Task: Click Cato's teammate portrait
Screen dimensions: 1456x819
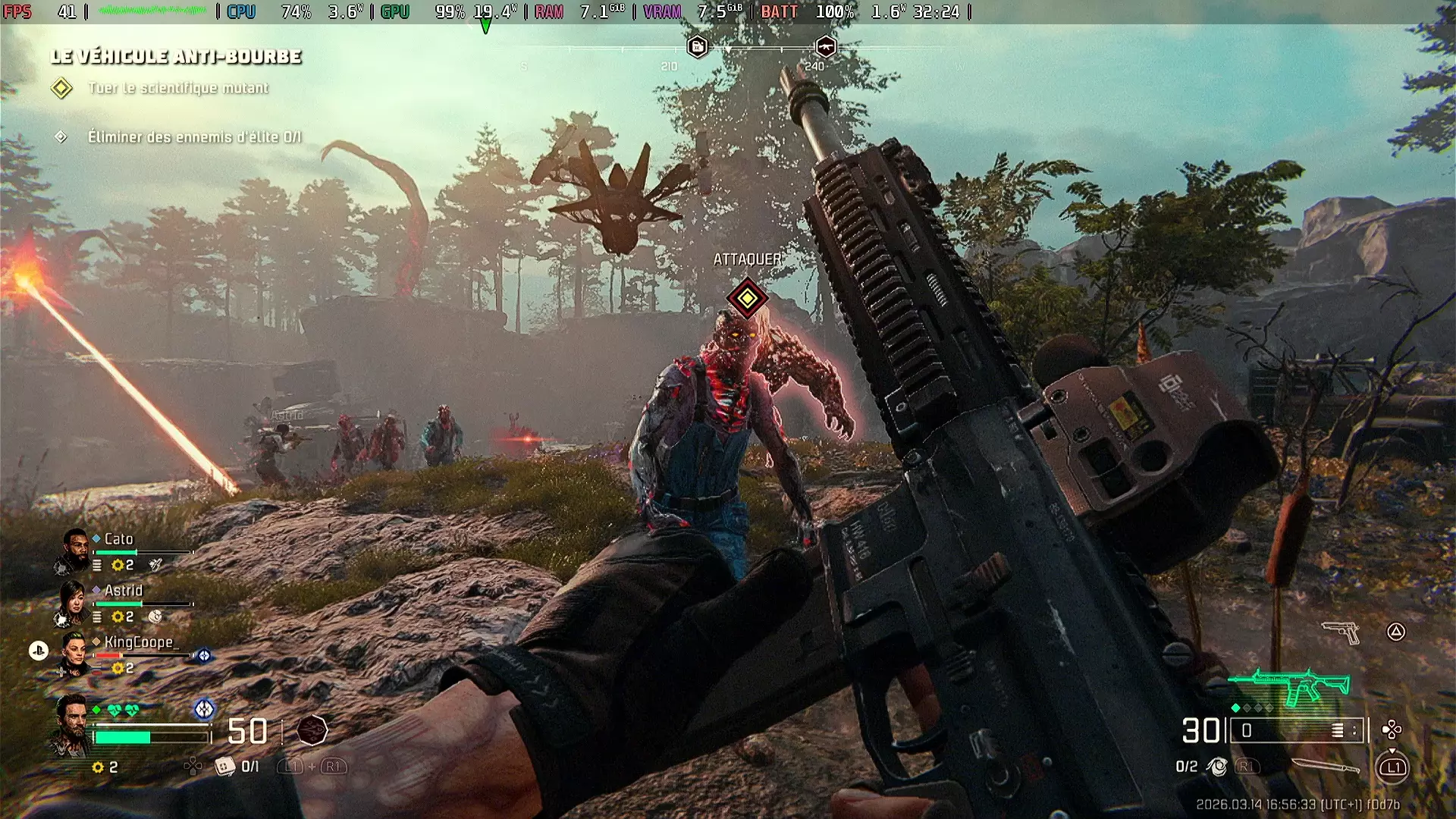Action: [x=74, y=549]
